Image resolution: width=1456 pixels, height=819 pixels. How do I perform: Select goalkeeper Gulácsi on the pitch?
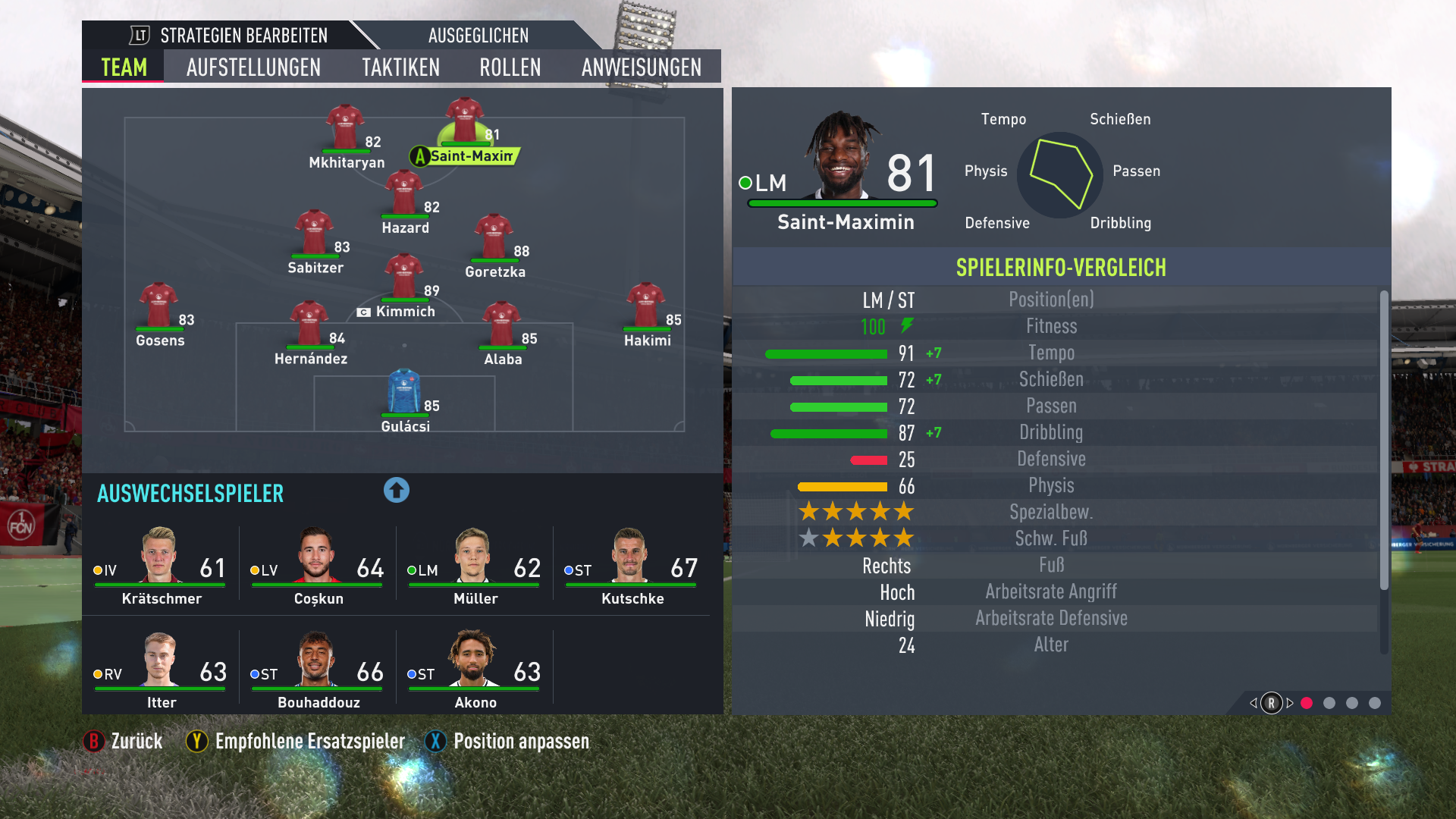point(404,393)
